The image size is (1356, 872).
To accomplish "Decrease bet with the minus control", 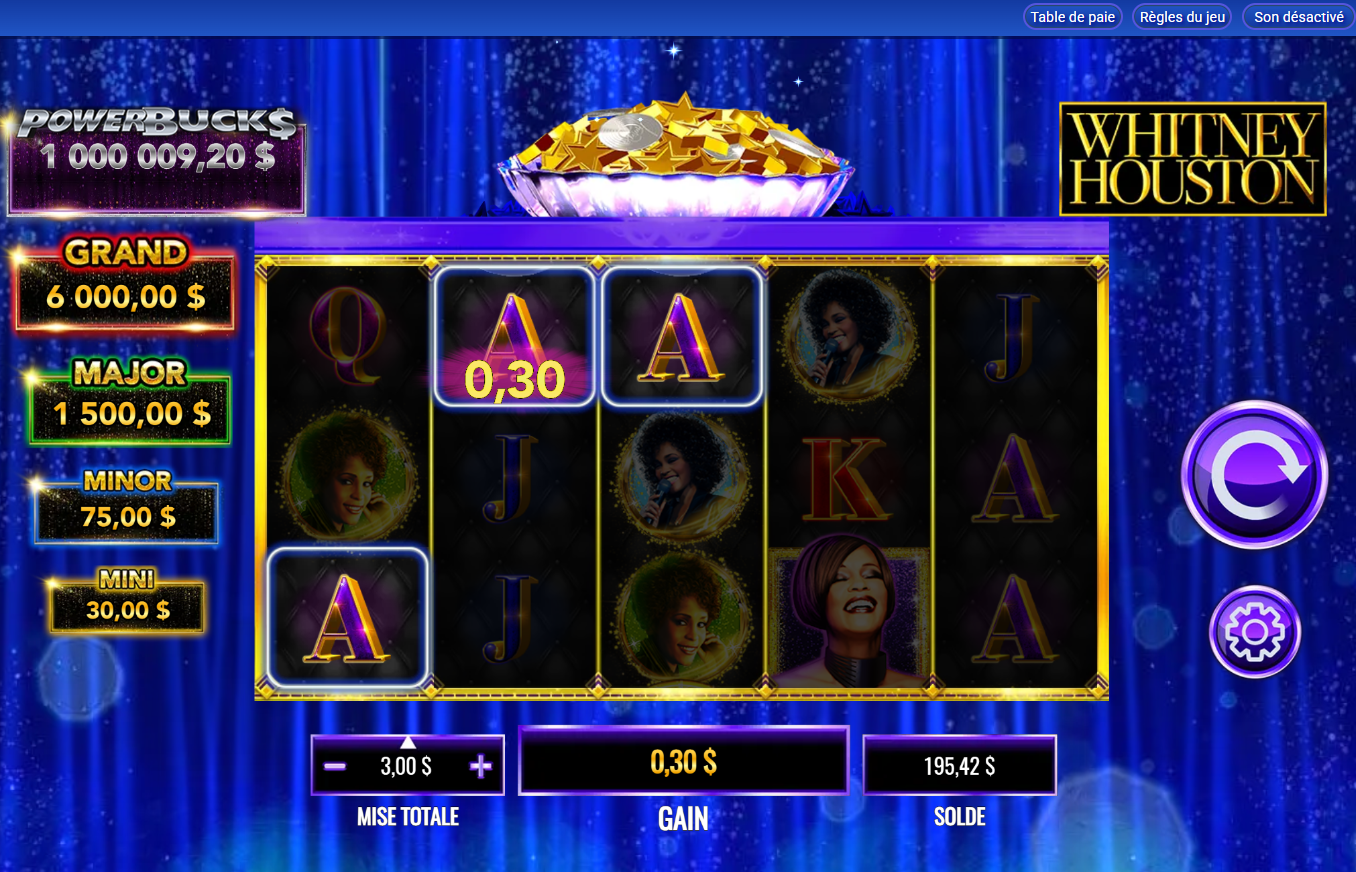I will (333, 765).
